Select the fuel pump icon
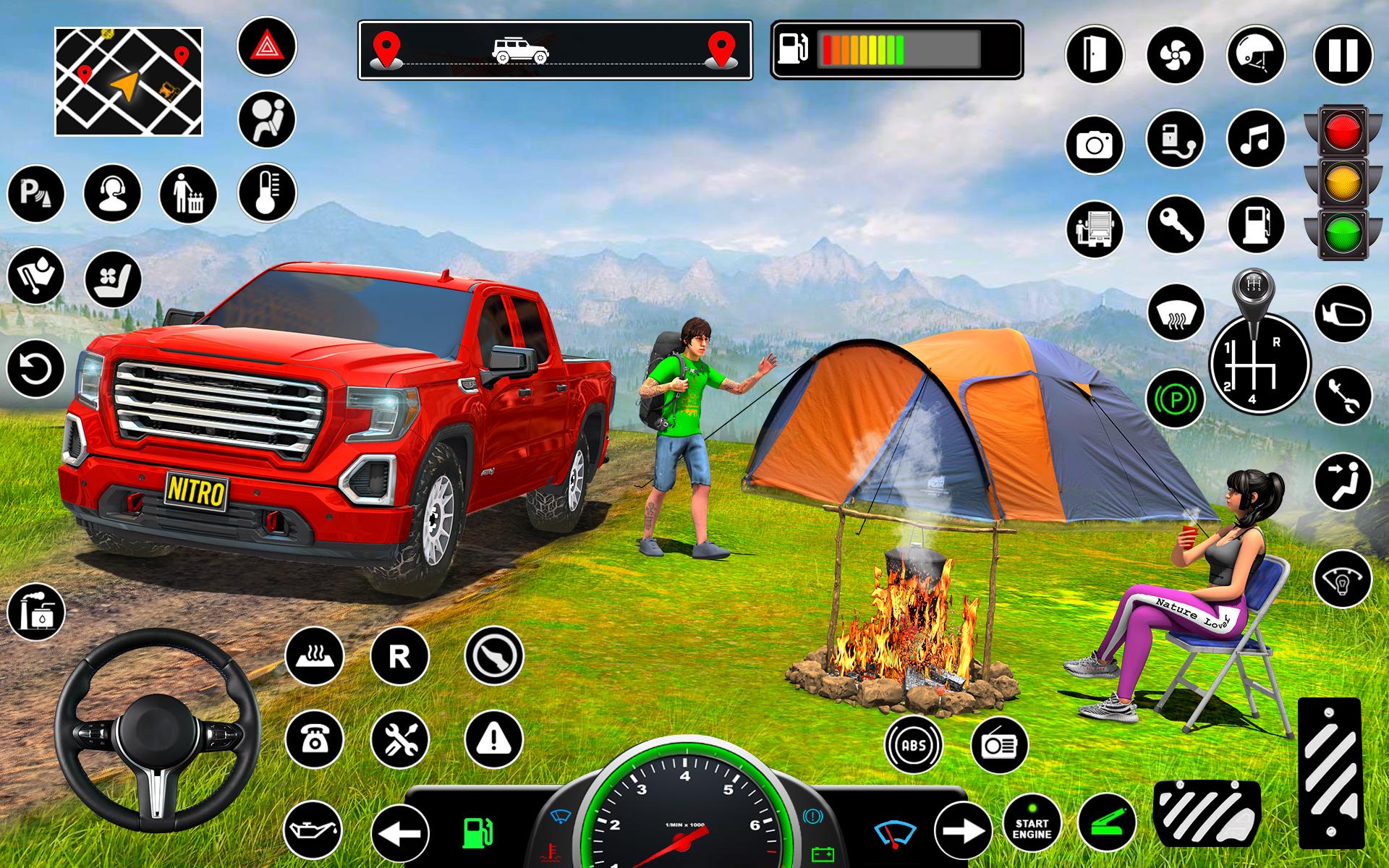 tap(1257, 225)
